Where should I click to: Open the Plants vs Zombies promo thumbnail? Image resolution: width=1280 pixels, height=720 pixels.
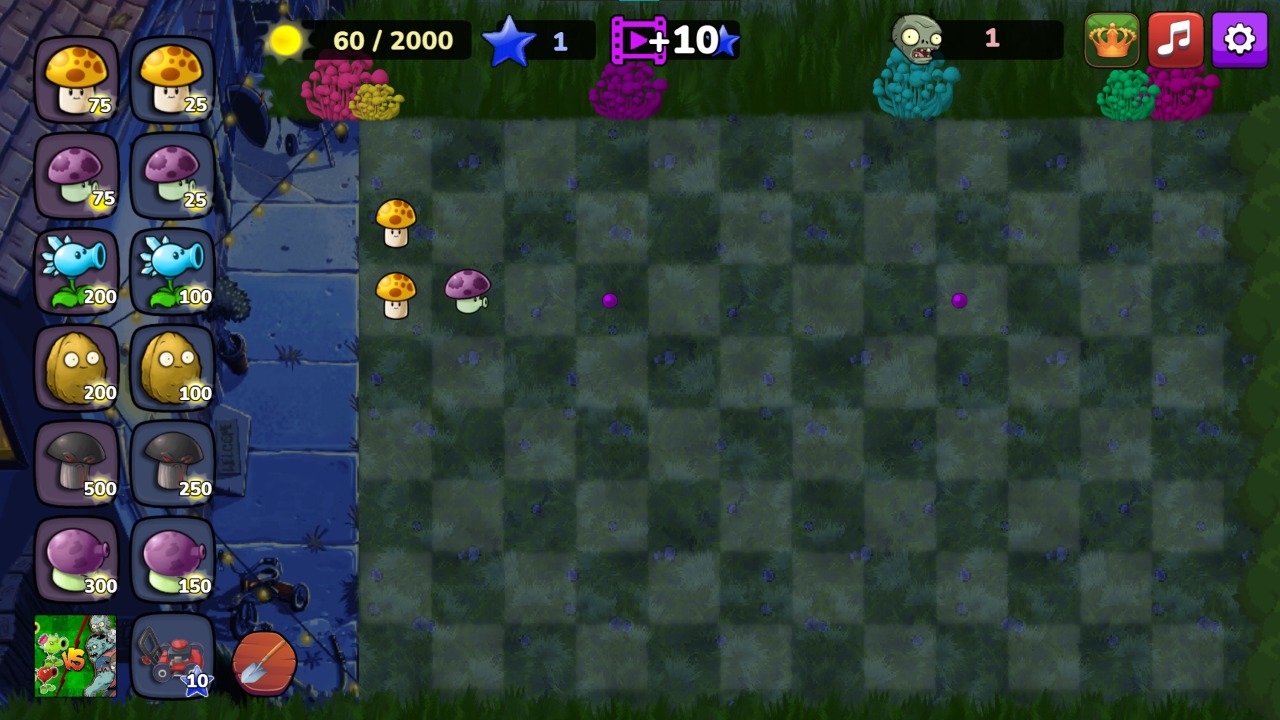(77, 657)
